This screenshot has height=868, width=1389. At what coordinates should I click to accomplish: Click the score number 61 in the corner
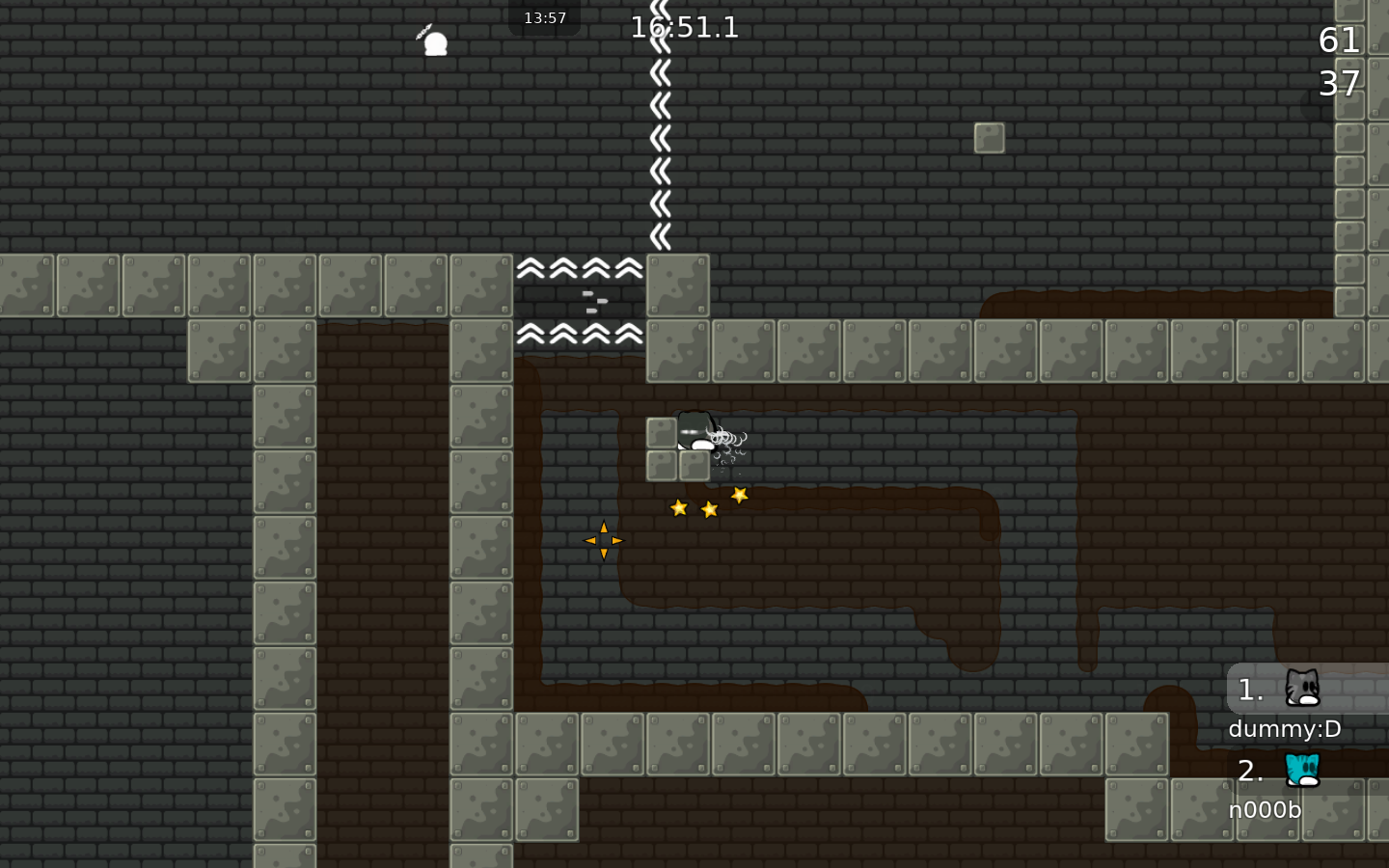1339,40
